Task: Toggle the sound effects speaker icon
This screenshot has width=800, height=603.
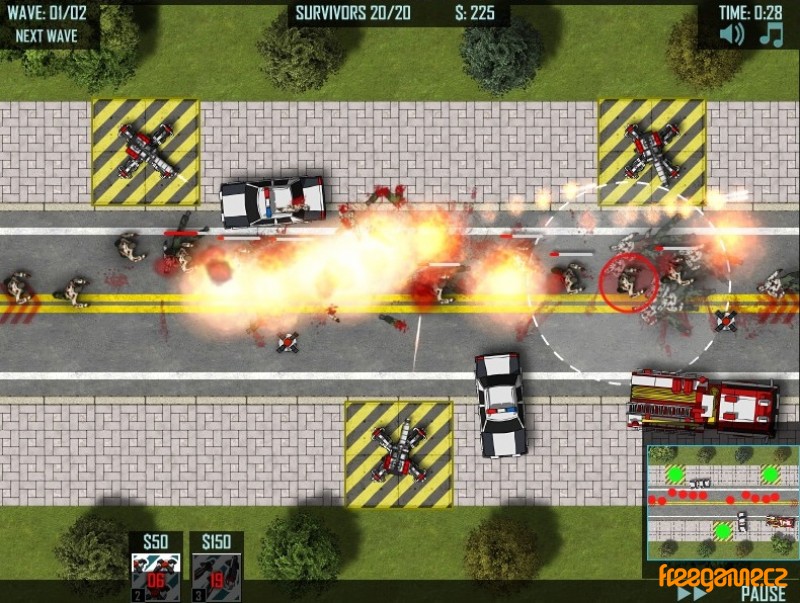Action: 733,34
